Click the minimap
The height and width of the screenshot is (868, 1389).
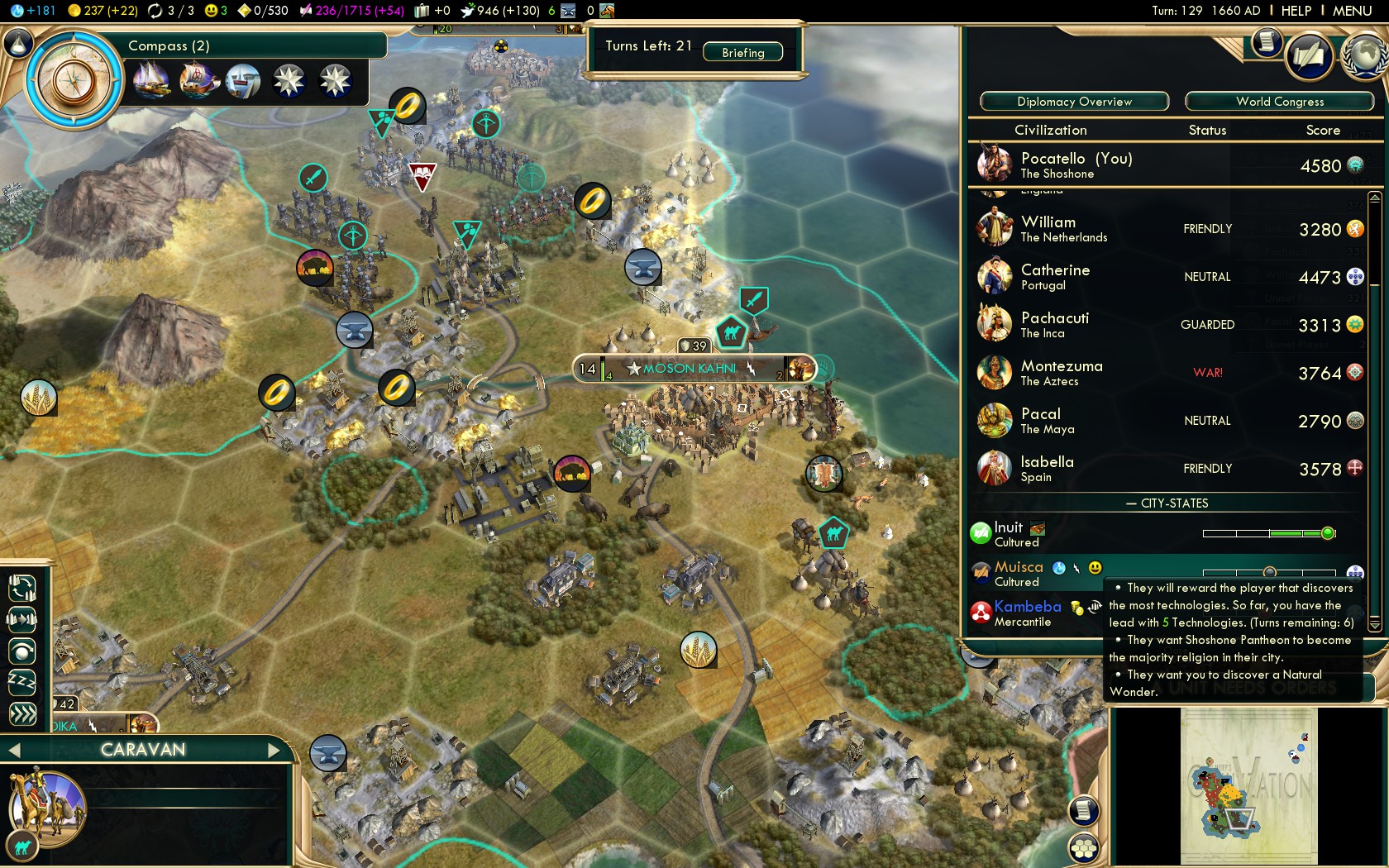[1248, 785]
